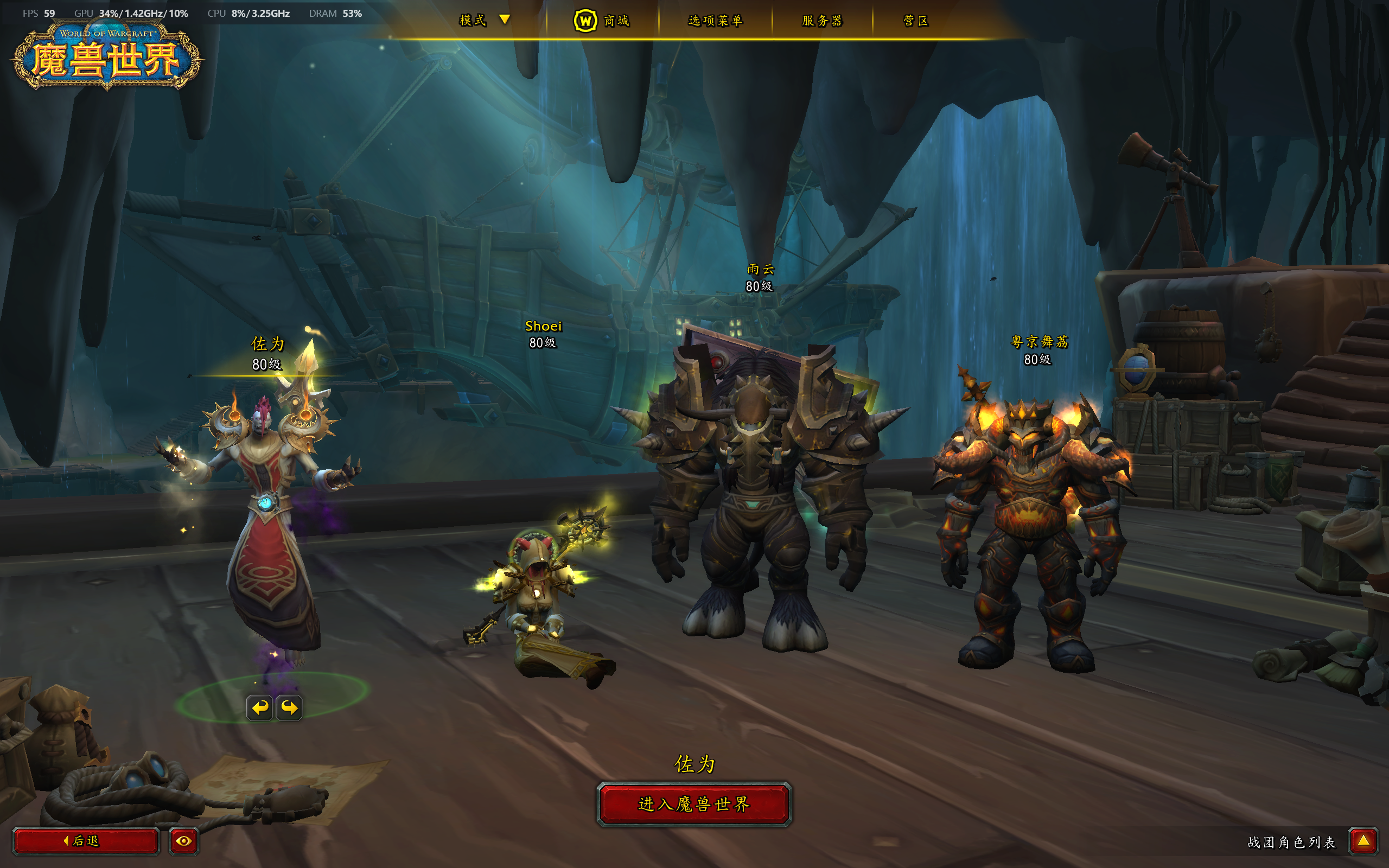
Task: Toggle the eye visibility button
Action: point(184,841)
